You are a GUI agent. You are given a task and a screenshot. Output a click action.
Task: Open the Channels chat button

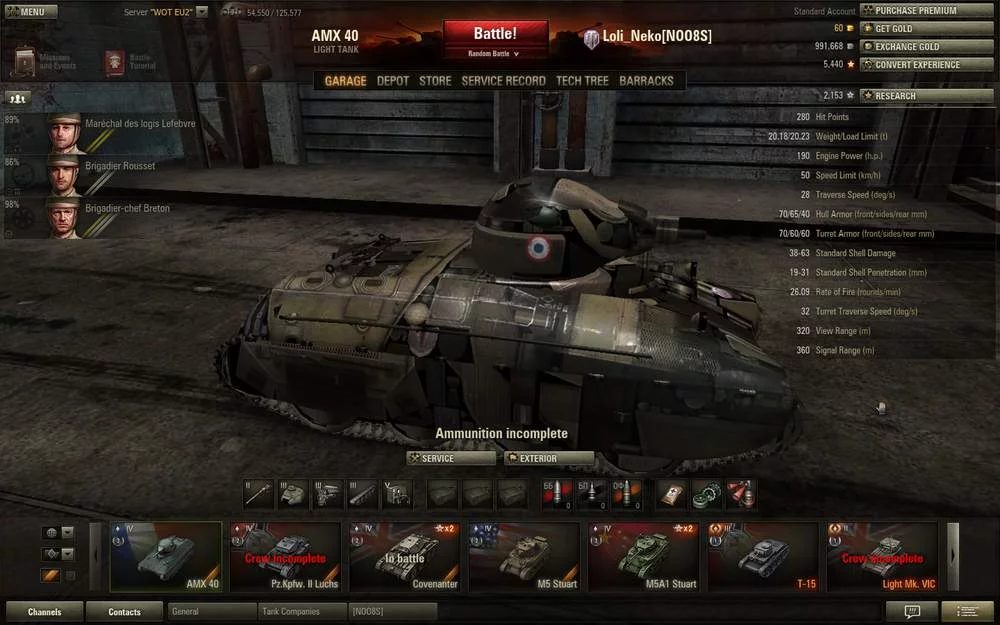44,611
